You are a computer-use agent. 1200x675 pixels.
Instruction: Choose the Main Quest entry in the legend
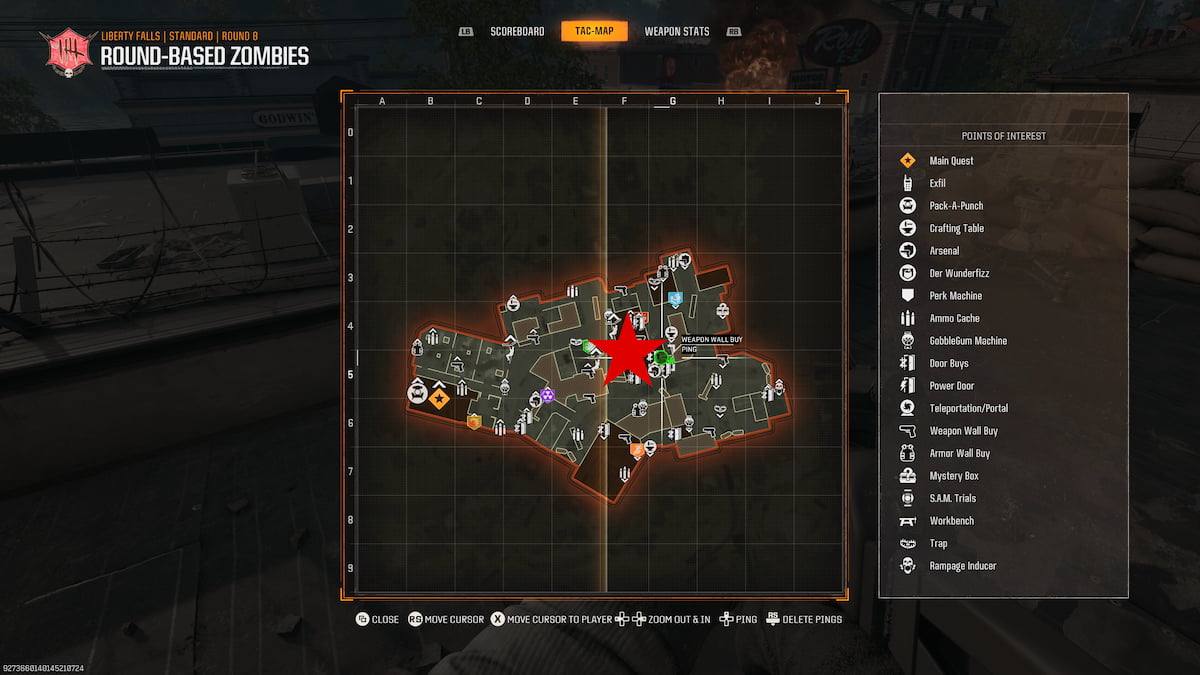coord(951,161)
